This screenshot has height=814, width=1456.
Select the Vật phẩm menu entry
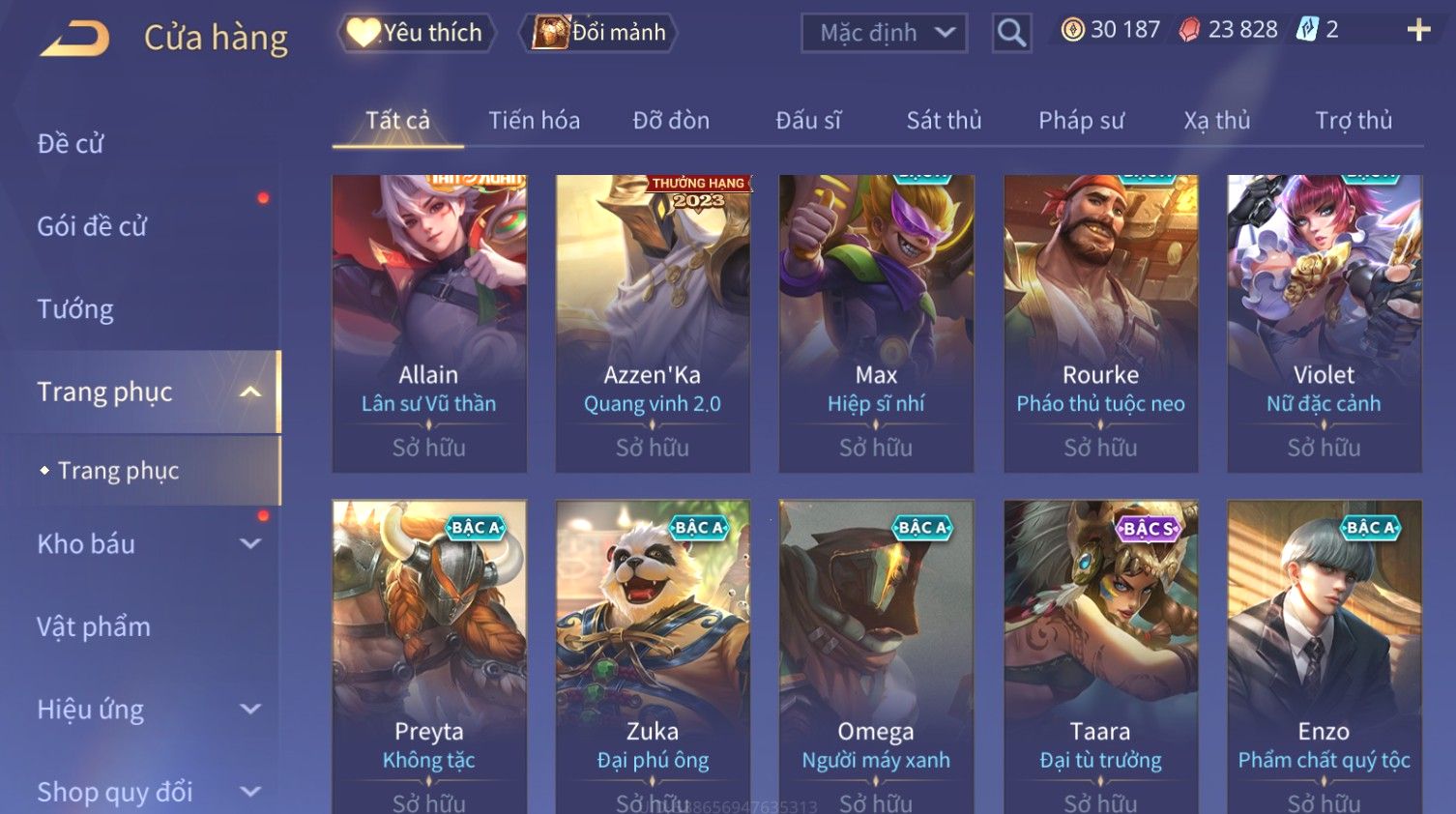pos(94,627)
